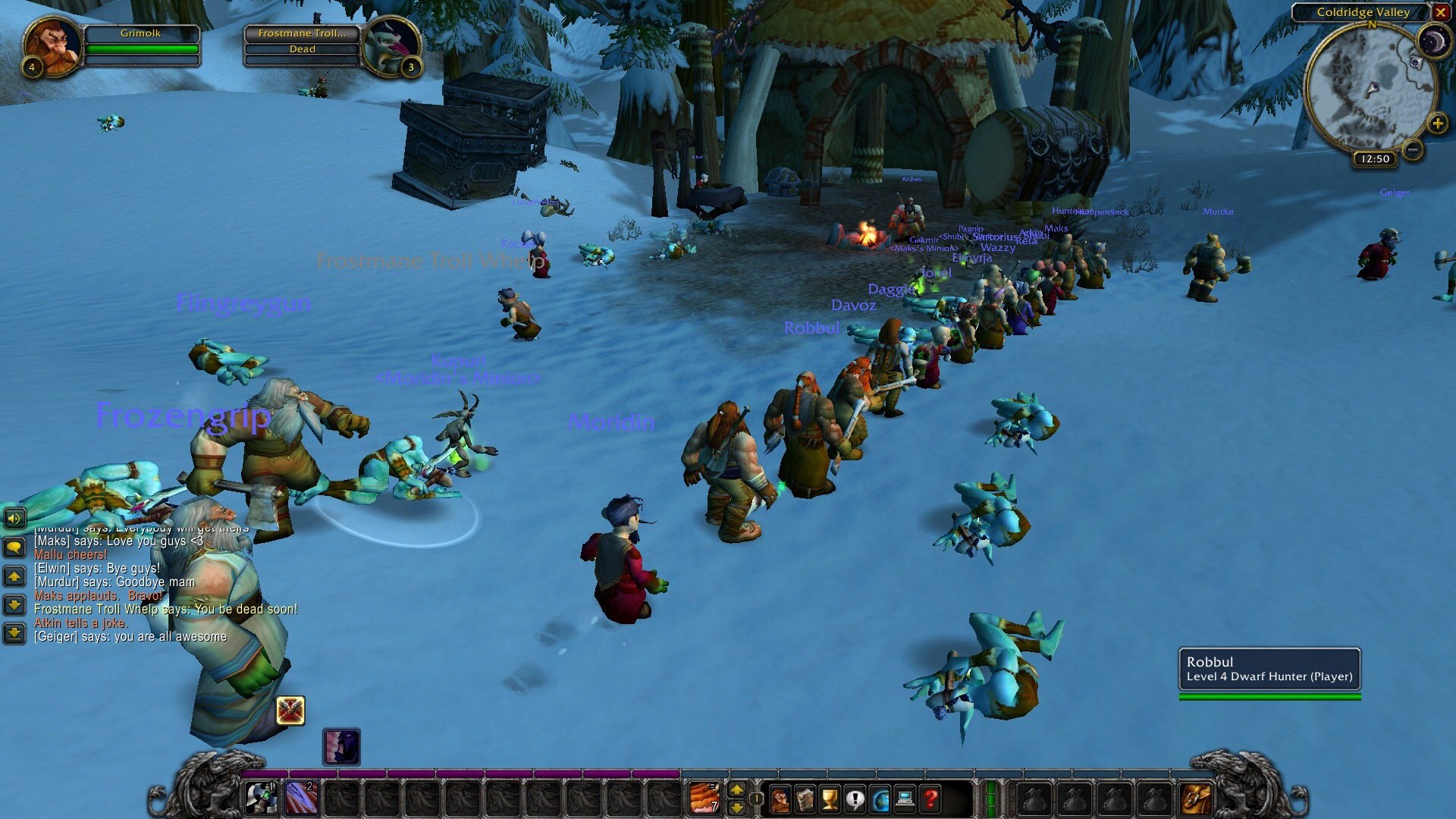This screenshot has height=819, width=1456.
Task: Activate the crossed-weapons ability icon
Action: [x=290, y=711]
